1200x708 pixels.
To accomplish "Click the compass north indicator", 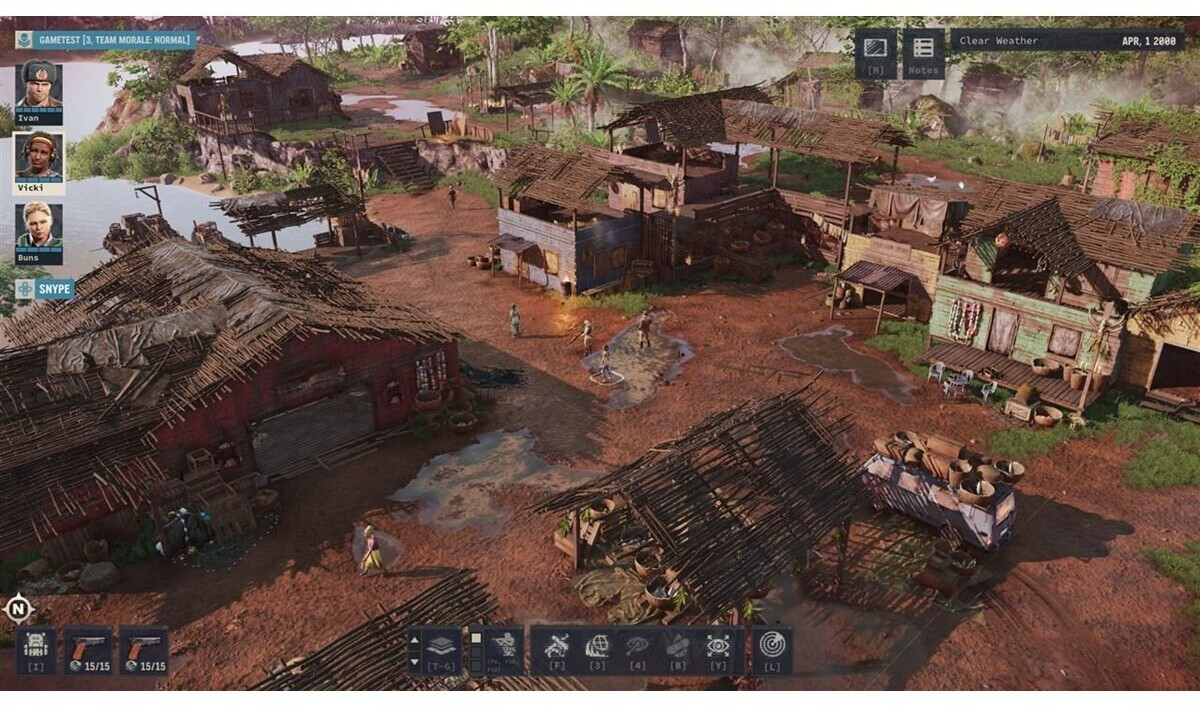I will pyautogui.click(x=18, y=607).
